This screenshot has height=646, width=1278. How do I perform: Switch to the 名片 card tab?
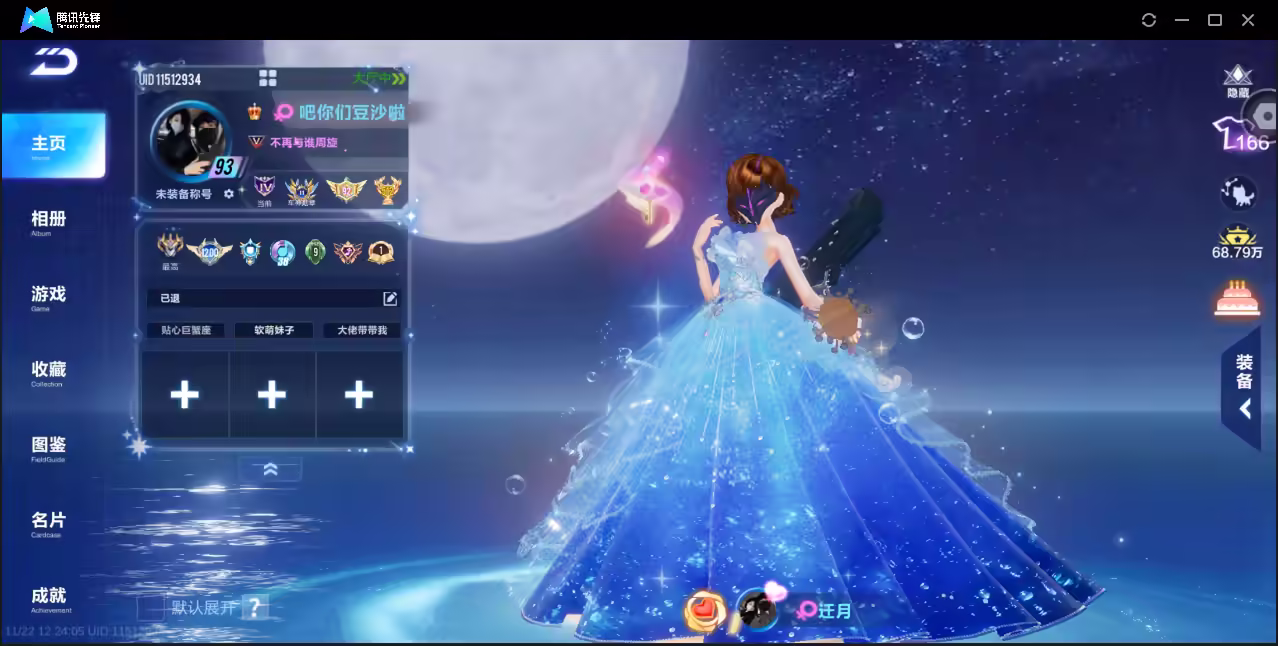(x=49, y=522)
